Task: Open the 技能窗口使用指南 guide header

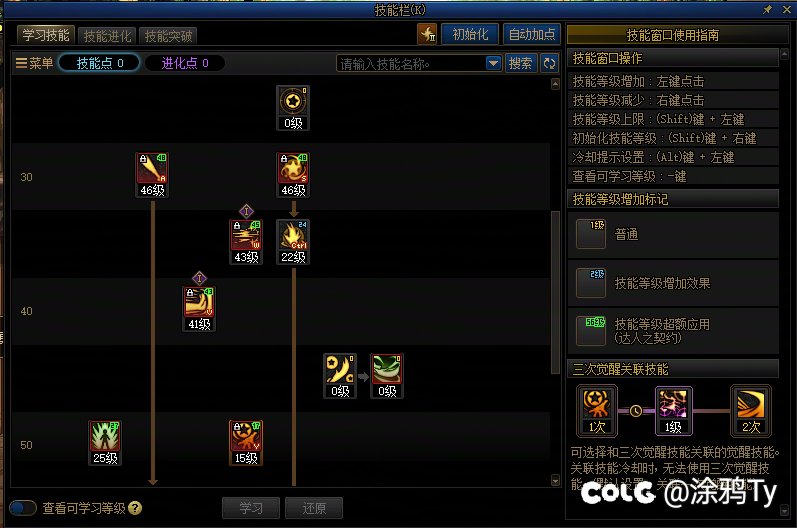Action: coord(672,34)
